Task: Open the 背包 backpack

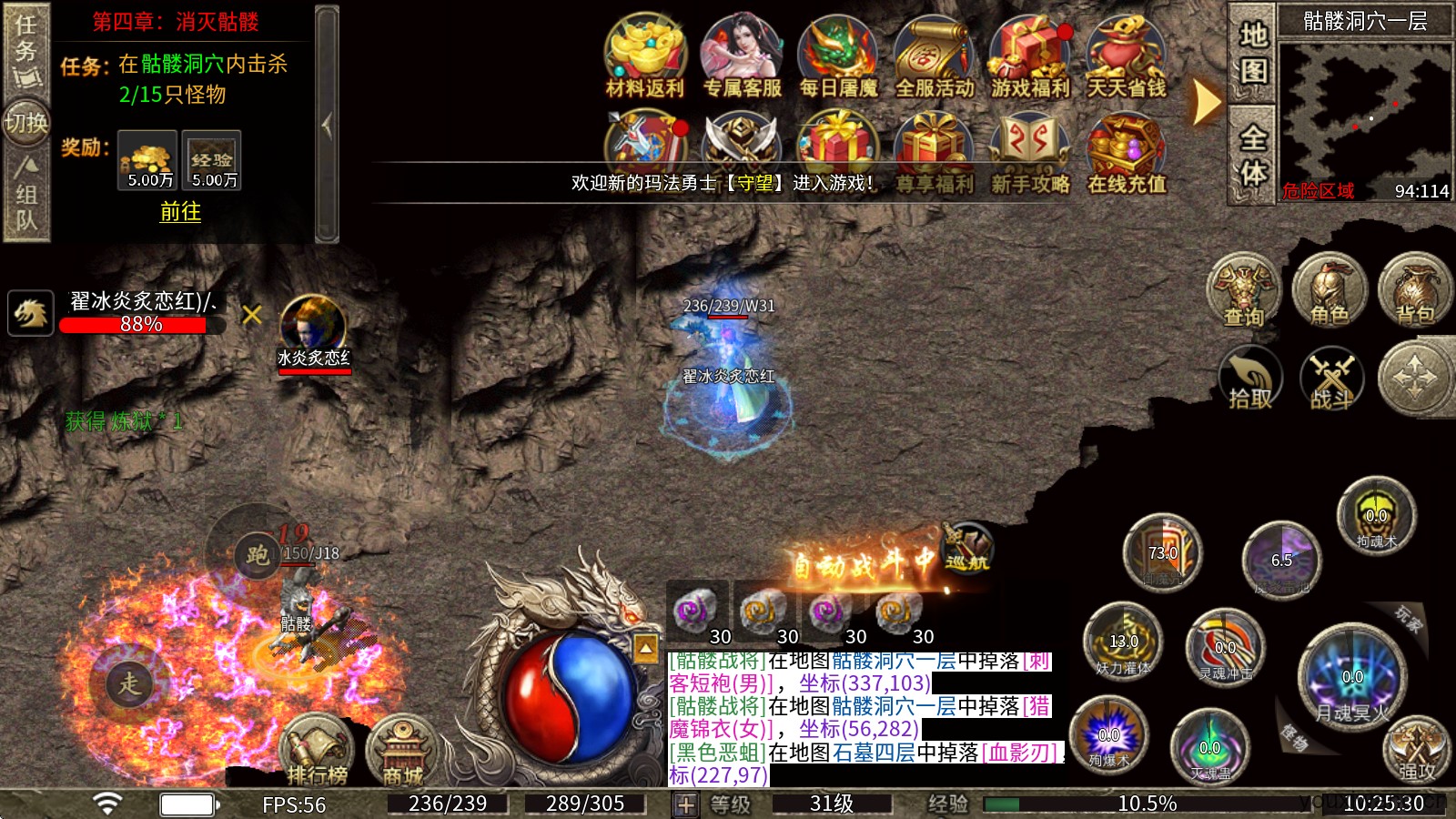Action: coord(1414,290)
